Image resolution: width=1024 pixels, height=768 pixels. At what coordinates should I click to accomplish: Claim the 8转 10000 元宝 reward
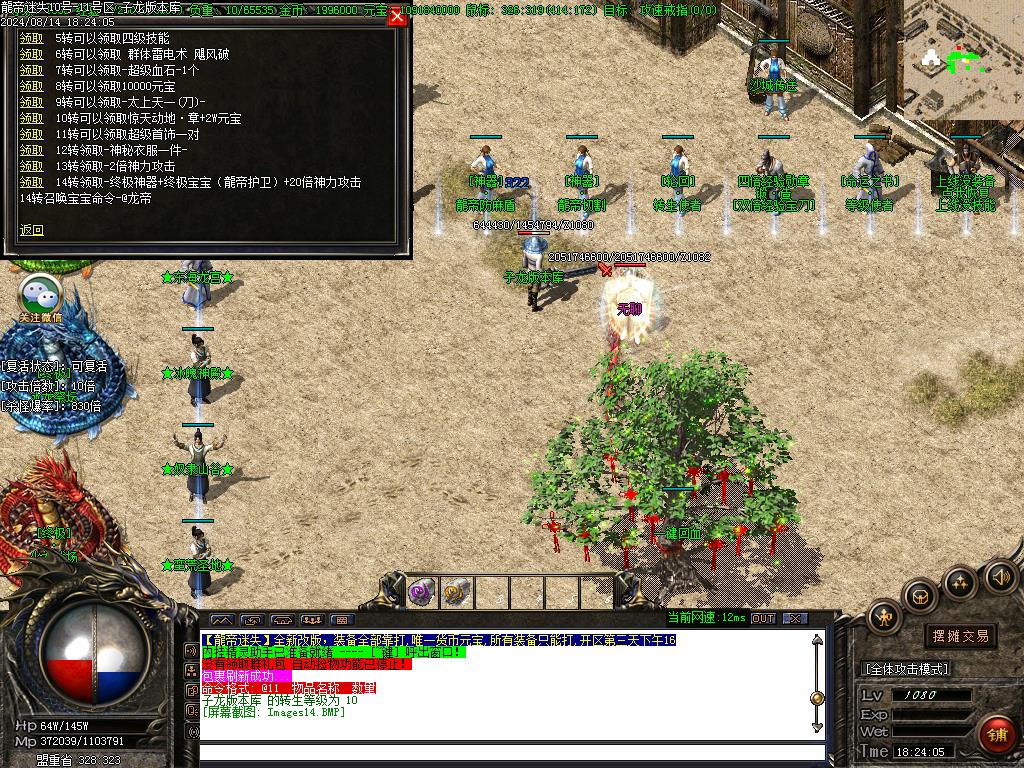32,86
